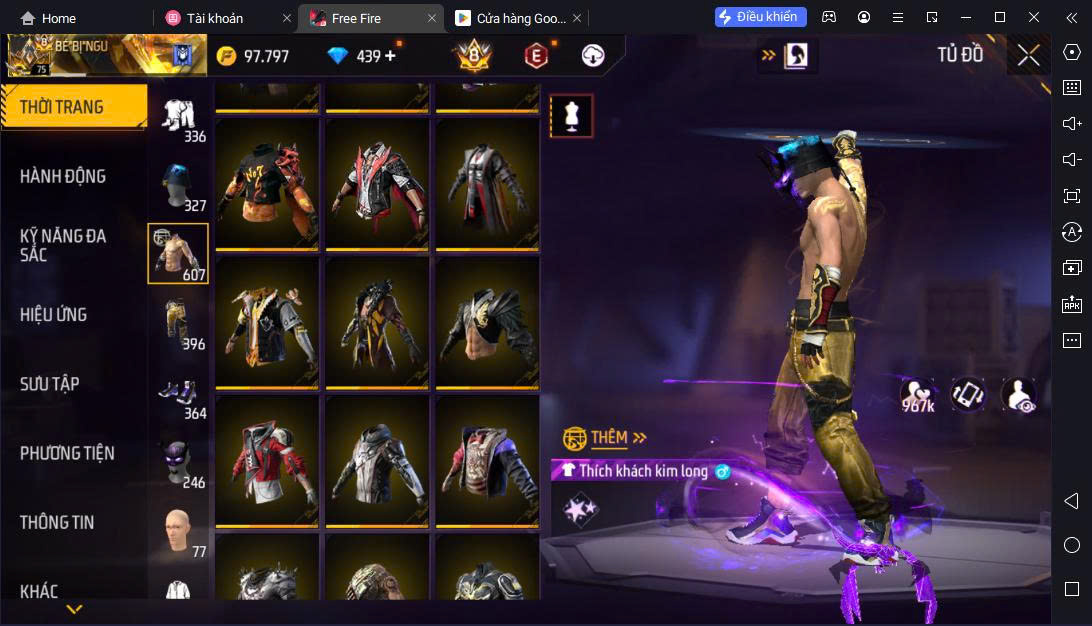Select the pants subcategory showing 396
This screenshot has width=1092, height=626.
[x=178, y=323]
